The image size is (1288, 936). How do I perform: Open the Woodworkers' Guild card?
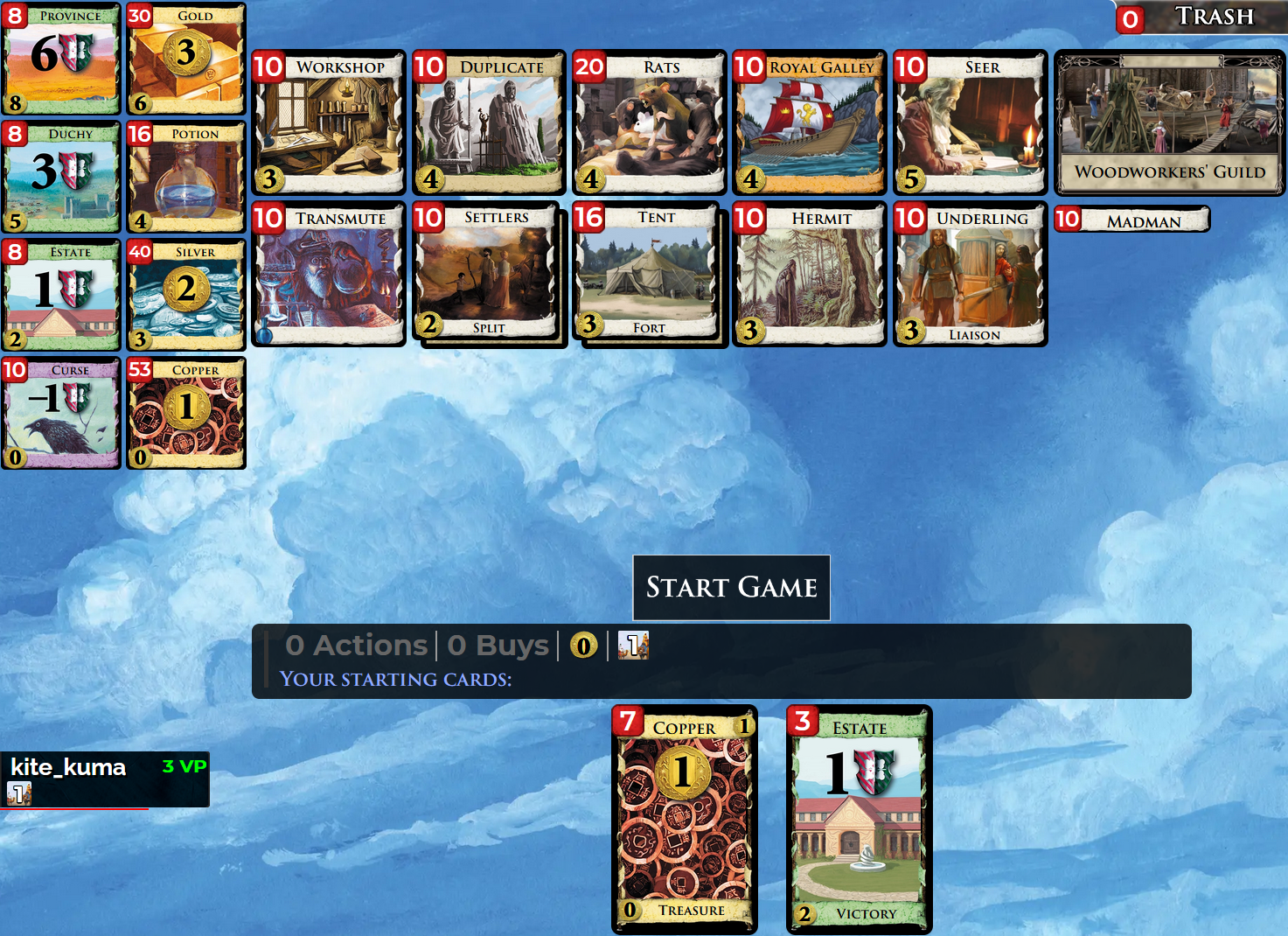(x=1169, y=122)
